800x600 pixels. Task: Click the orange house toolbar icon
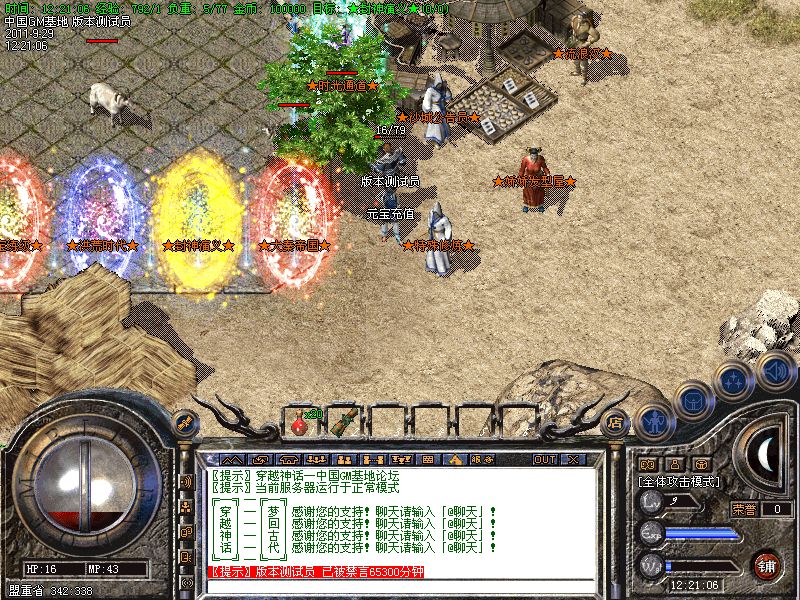tap(455, 460)
